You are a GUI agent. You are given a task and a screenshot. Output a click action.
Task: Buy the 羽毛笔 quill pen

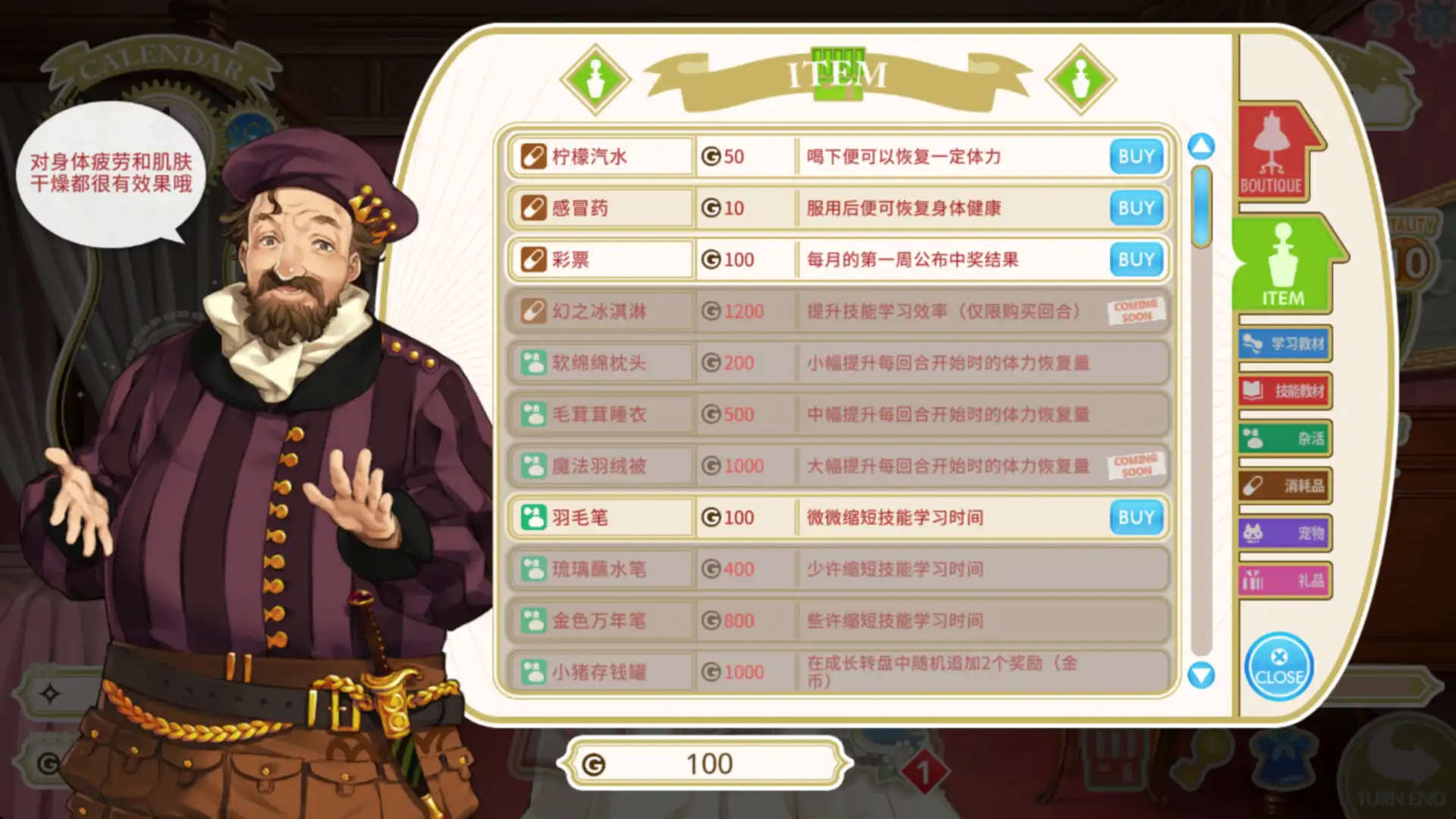point(1135,517)
